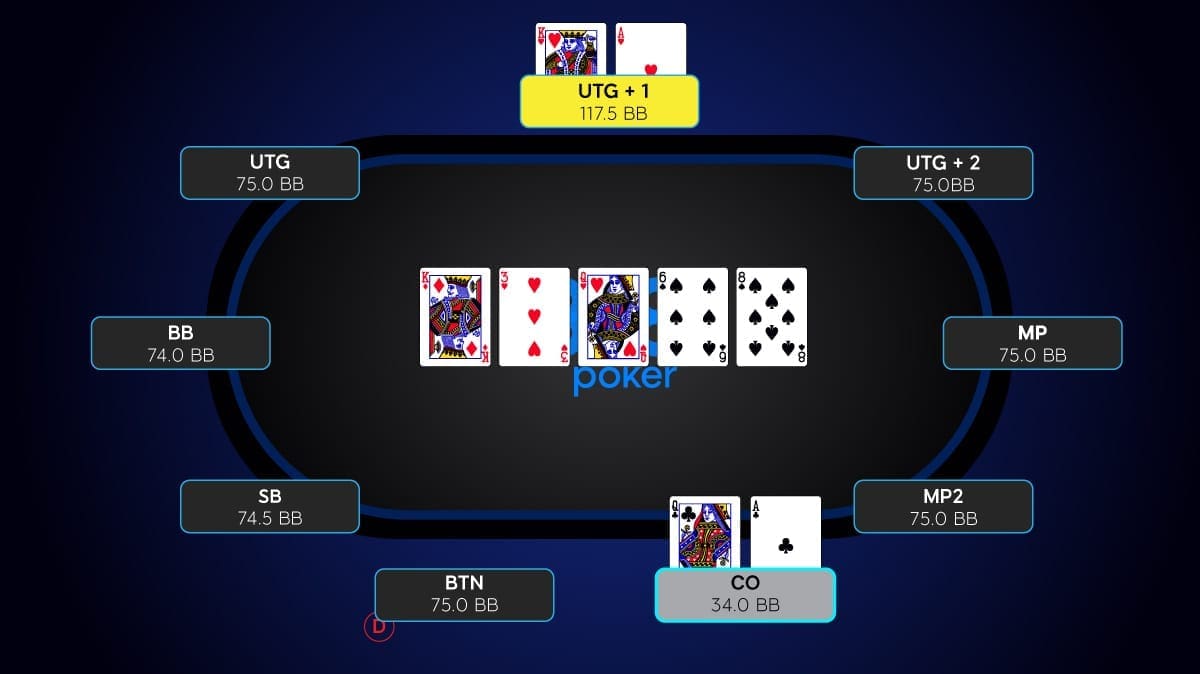Select the 8 of spades board card
Screen dimensions: 1200x674
click(x=771, y=317)
